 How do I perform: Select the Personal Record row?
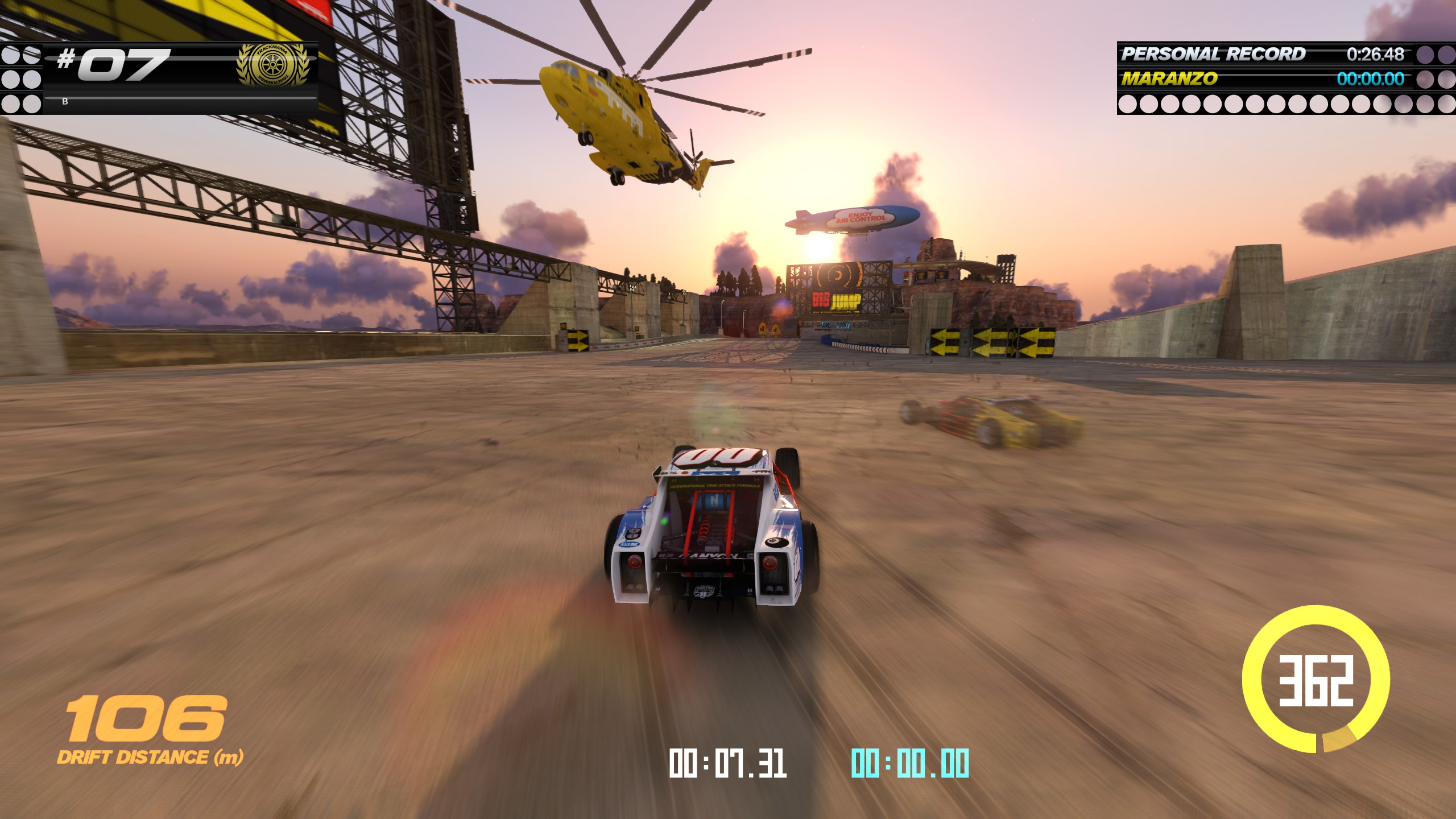pyautogui.click(x=1261, y=54)
